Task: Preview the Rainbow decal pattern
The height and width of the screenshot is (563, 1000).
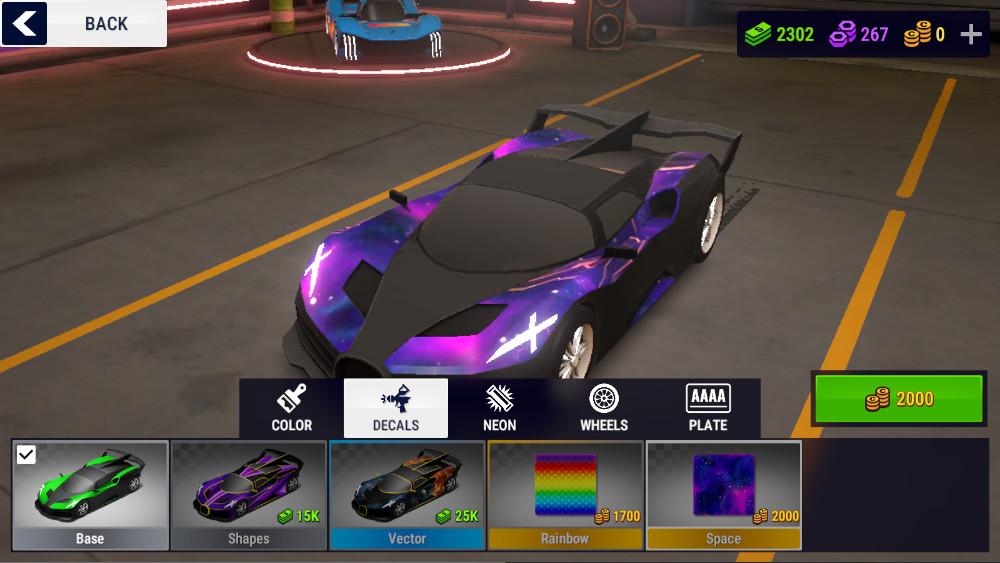Action: [x=565, y=495]
